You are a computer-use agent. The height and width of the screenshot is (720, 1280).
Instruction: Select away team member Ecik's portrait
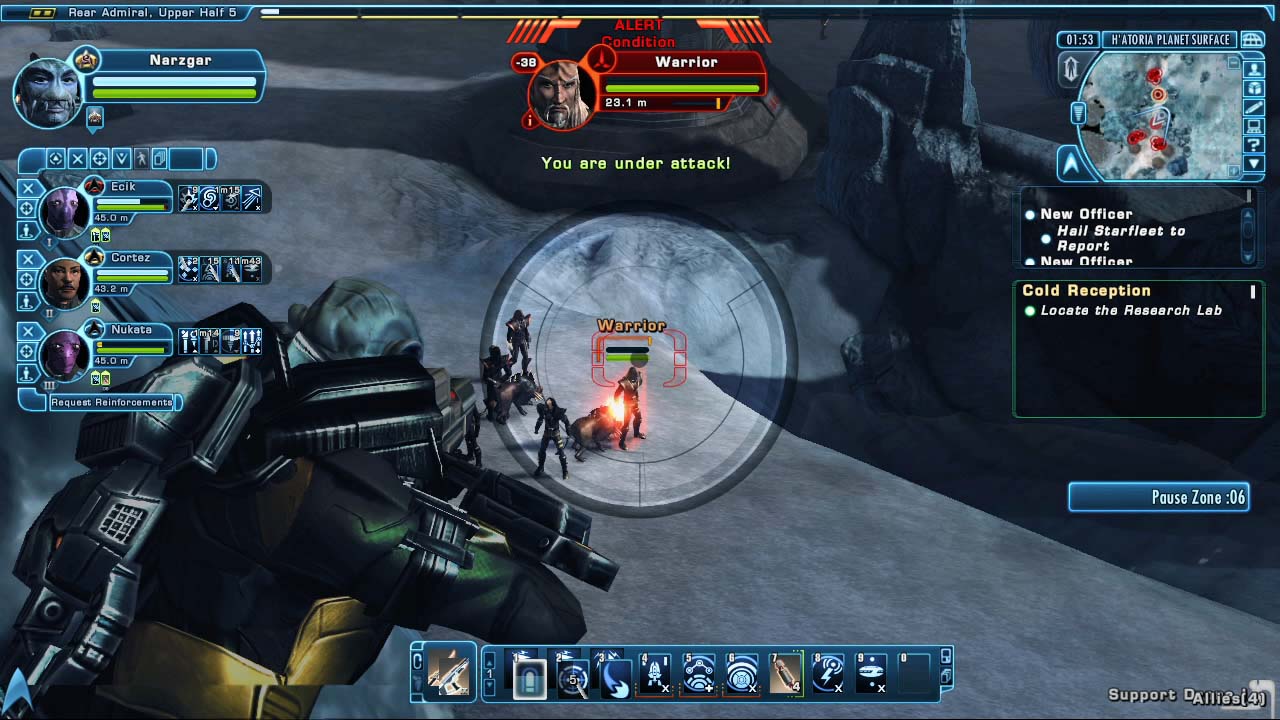[x=66, y=211]
